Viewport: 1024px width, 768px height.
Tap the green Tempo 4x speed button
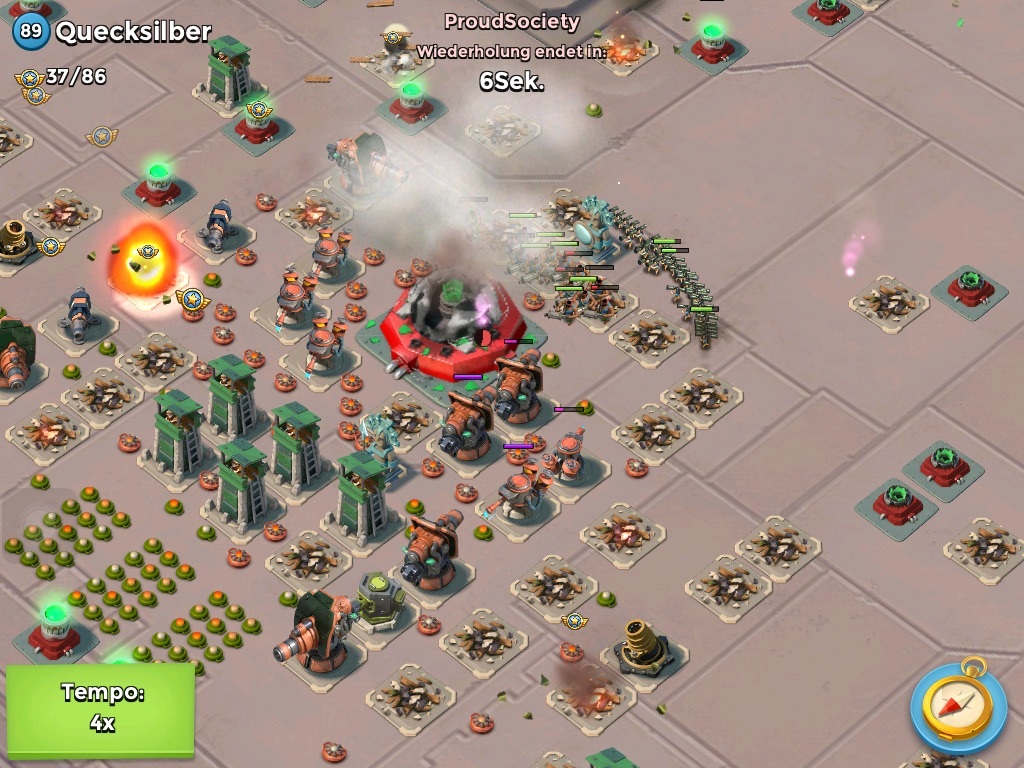100,708
